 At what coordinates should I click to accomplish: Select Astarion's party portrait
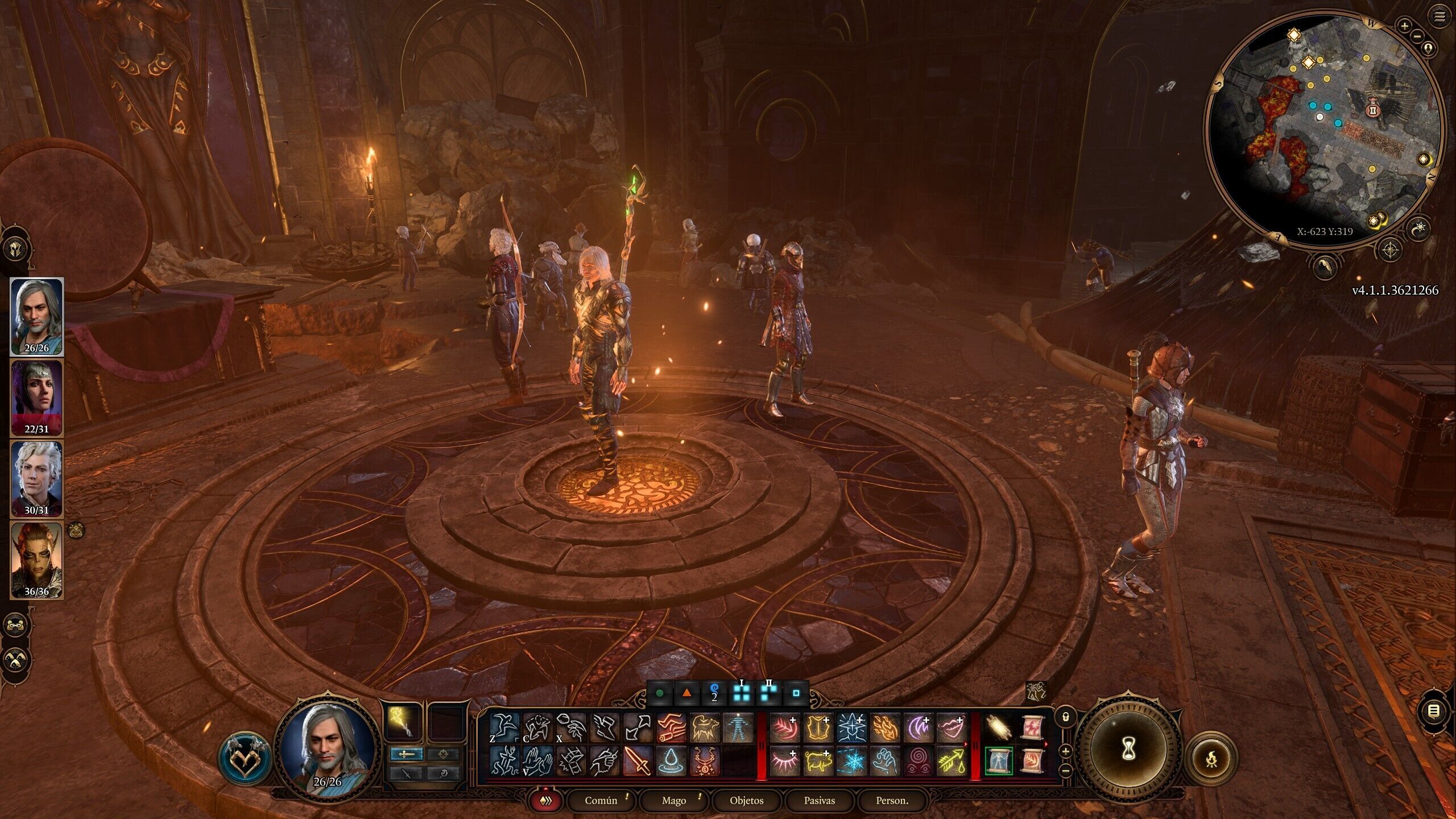[x=36, y=479]
